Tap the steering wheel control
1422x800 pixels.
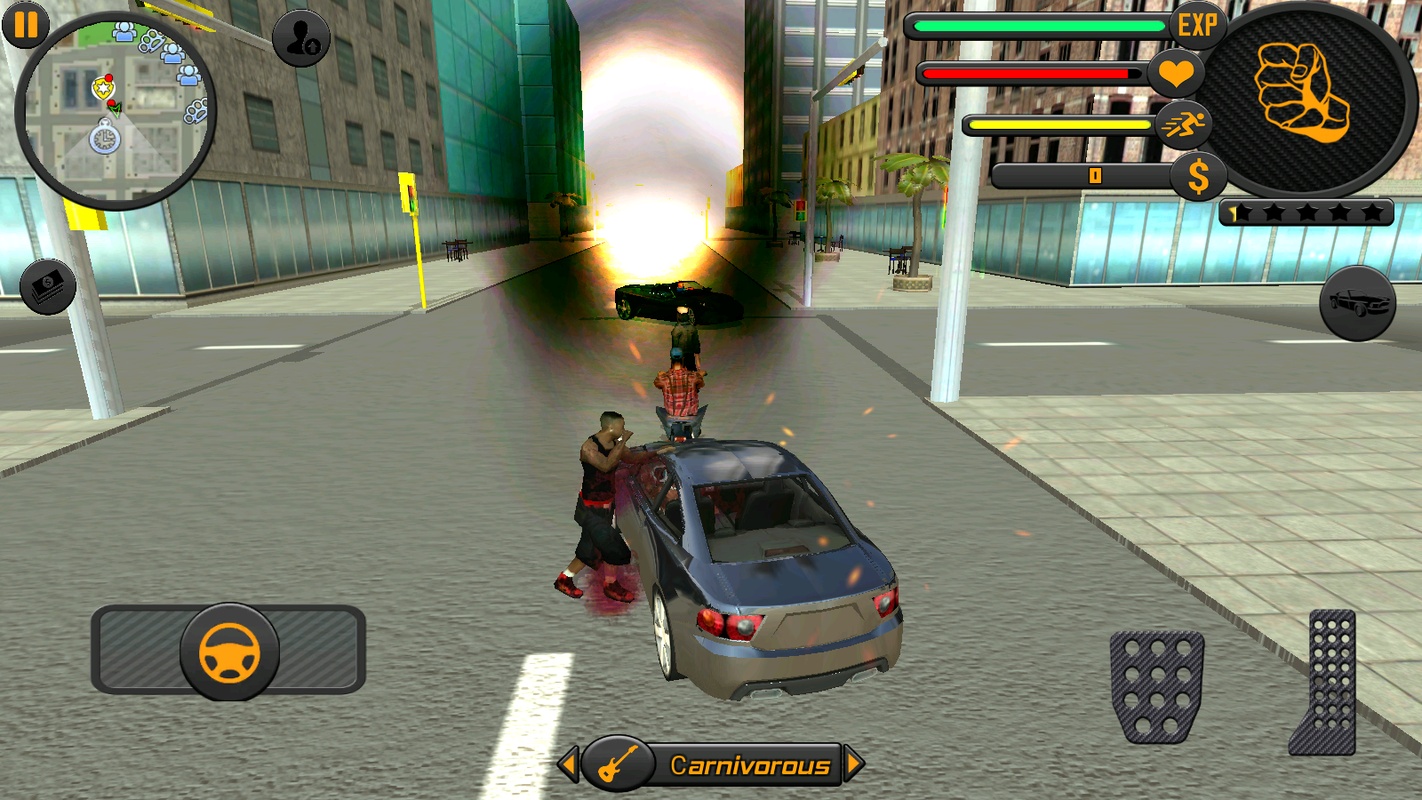229,651
